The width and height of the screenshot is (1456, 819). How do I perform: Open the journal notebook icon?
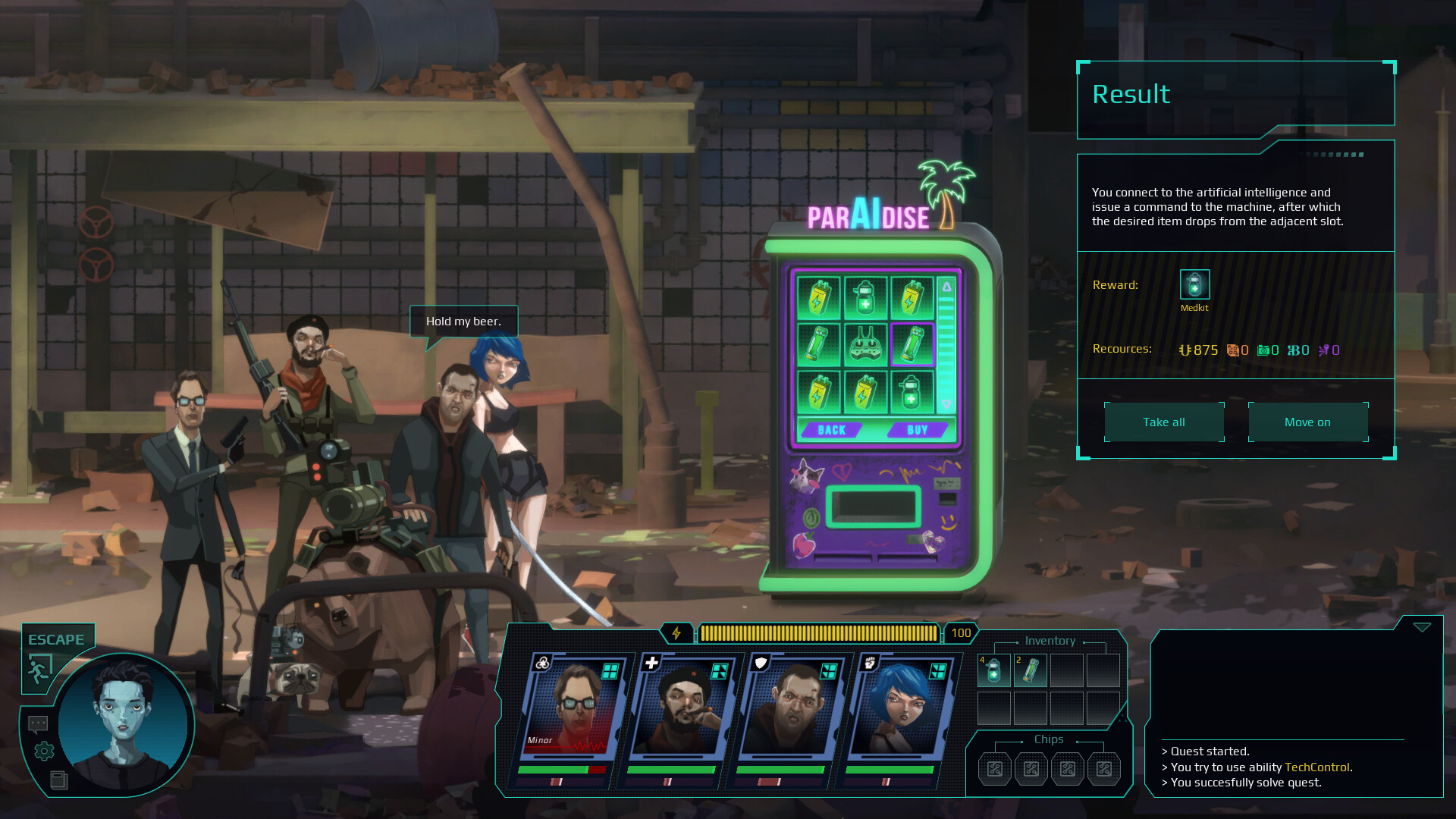(58, 780)
